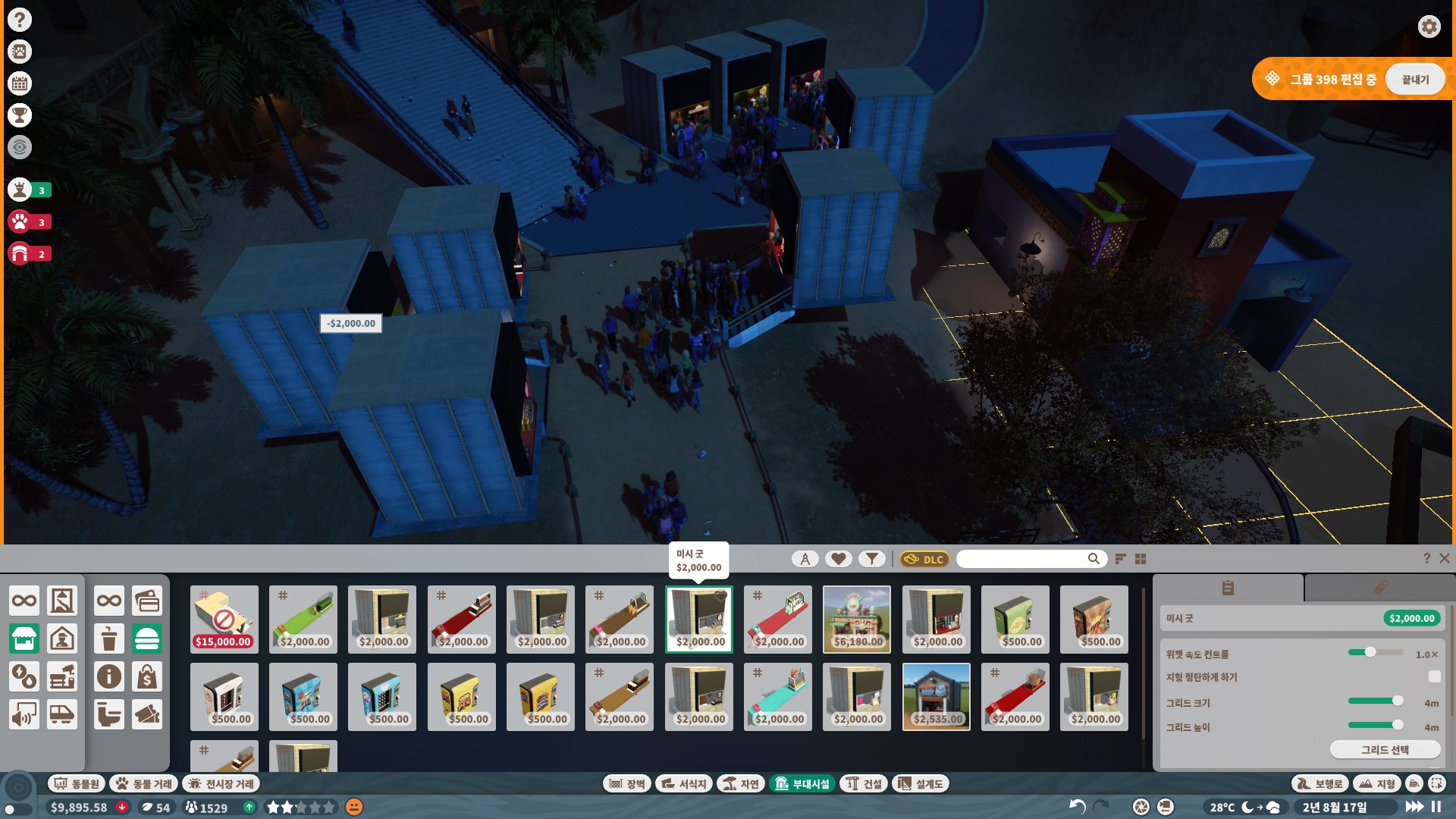
Task: Pause the game simulation
Action: [x=1436, y=807]
